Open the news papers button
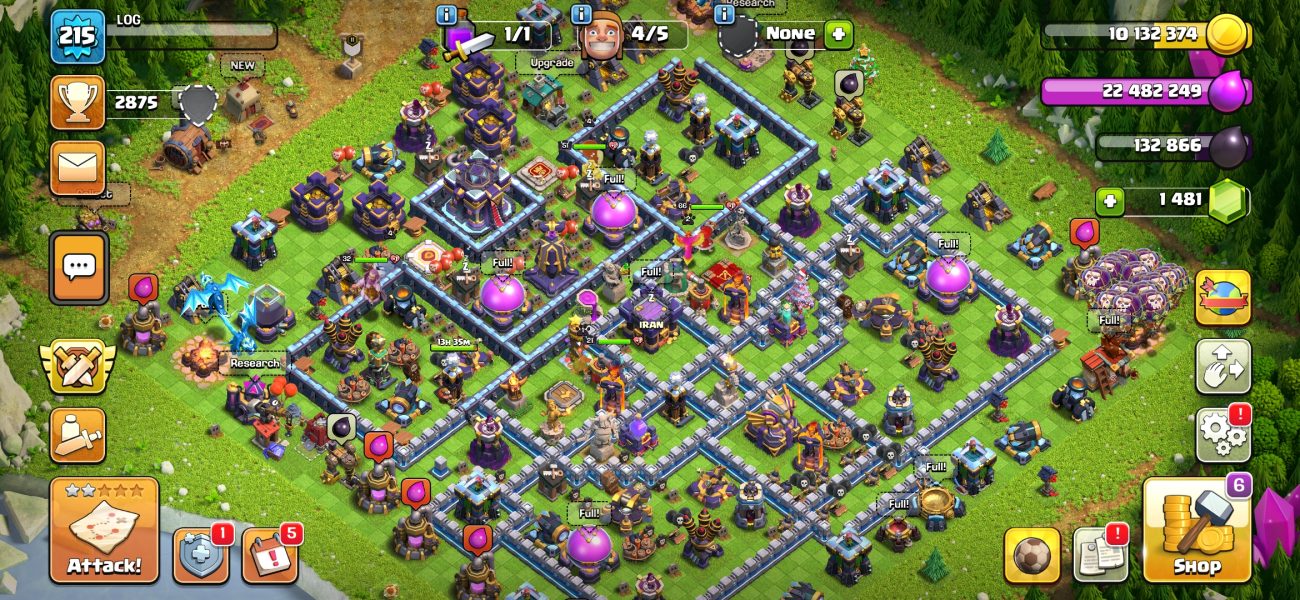Viewport: 1300px width, 600px height. tap(1100, 556)
